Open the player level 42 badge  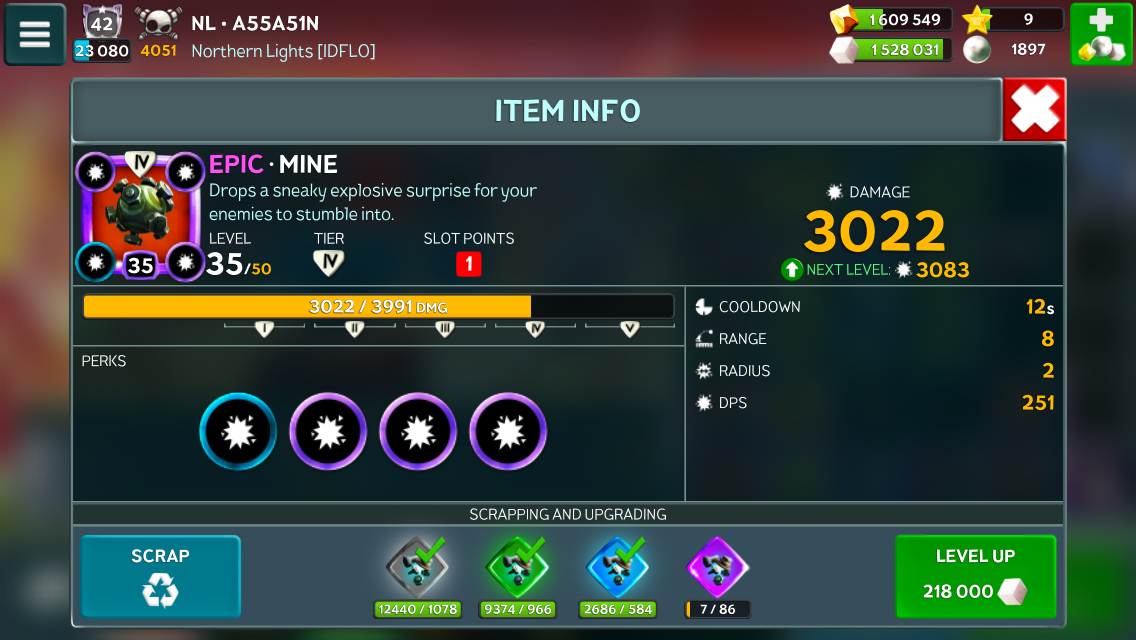101,22
